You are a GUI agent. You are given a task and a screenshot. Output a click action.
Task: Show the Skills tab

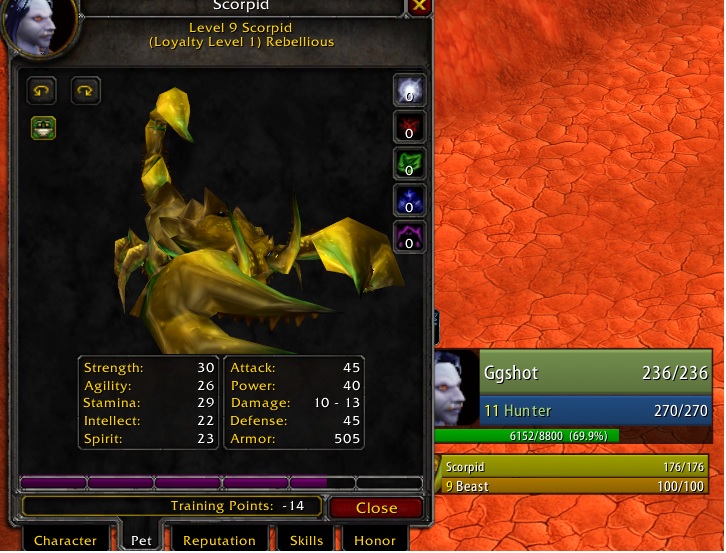click(306, 540)
